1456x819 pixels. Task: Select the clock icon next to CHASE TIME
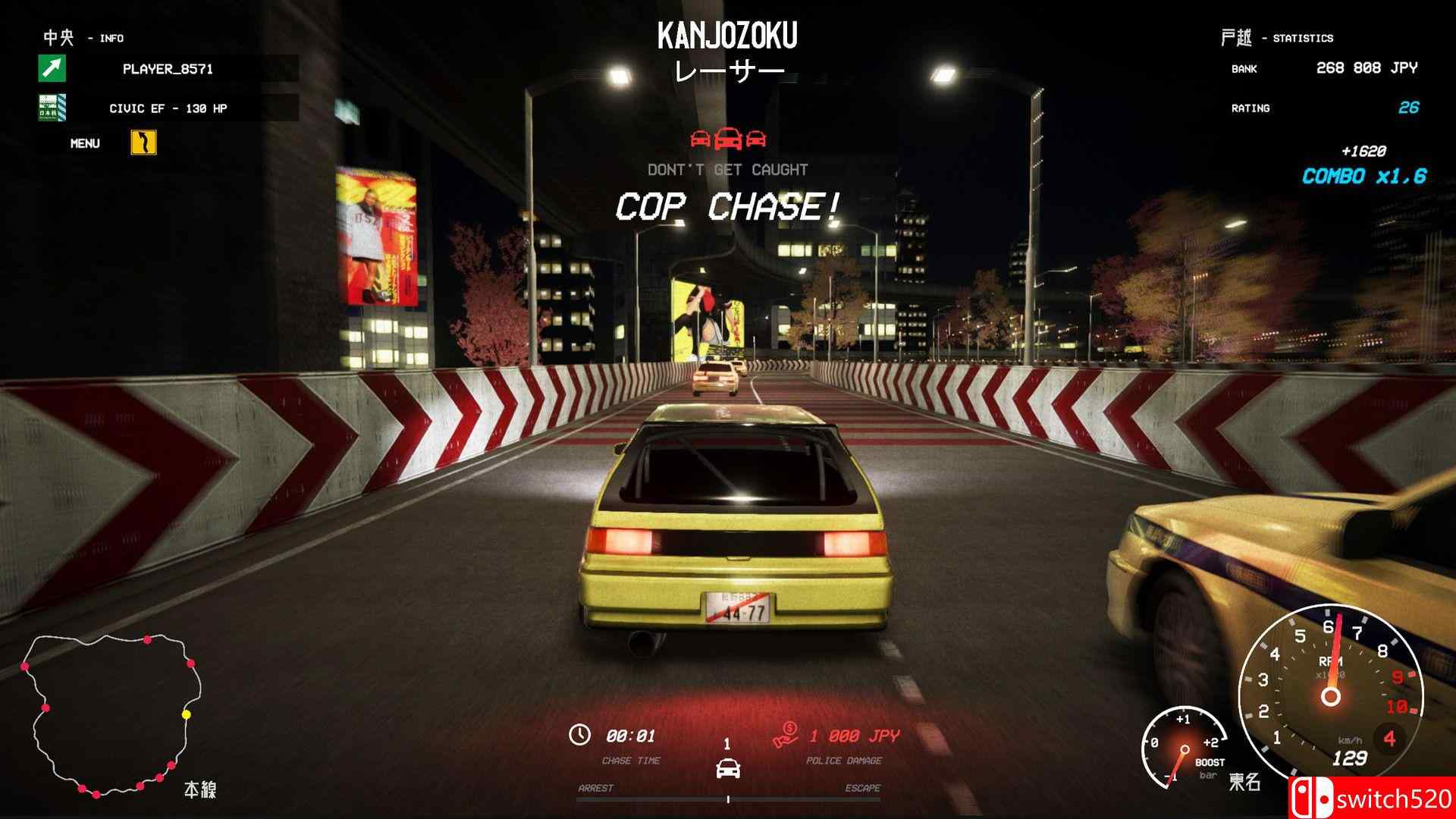click(x=580, y=735)
